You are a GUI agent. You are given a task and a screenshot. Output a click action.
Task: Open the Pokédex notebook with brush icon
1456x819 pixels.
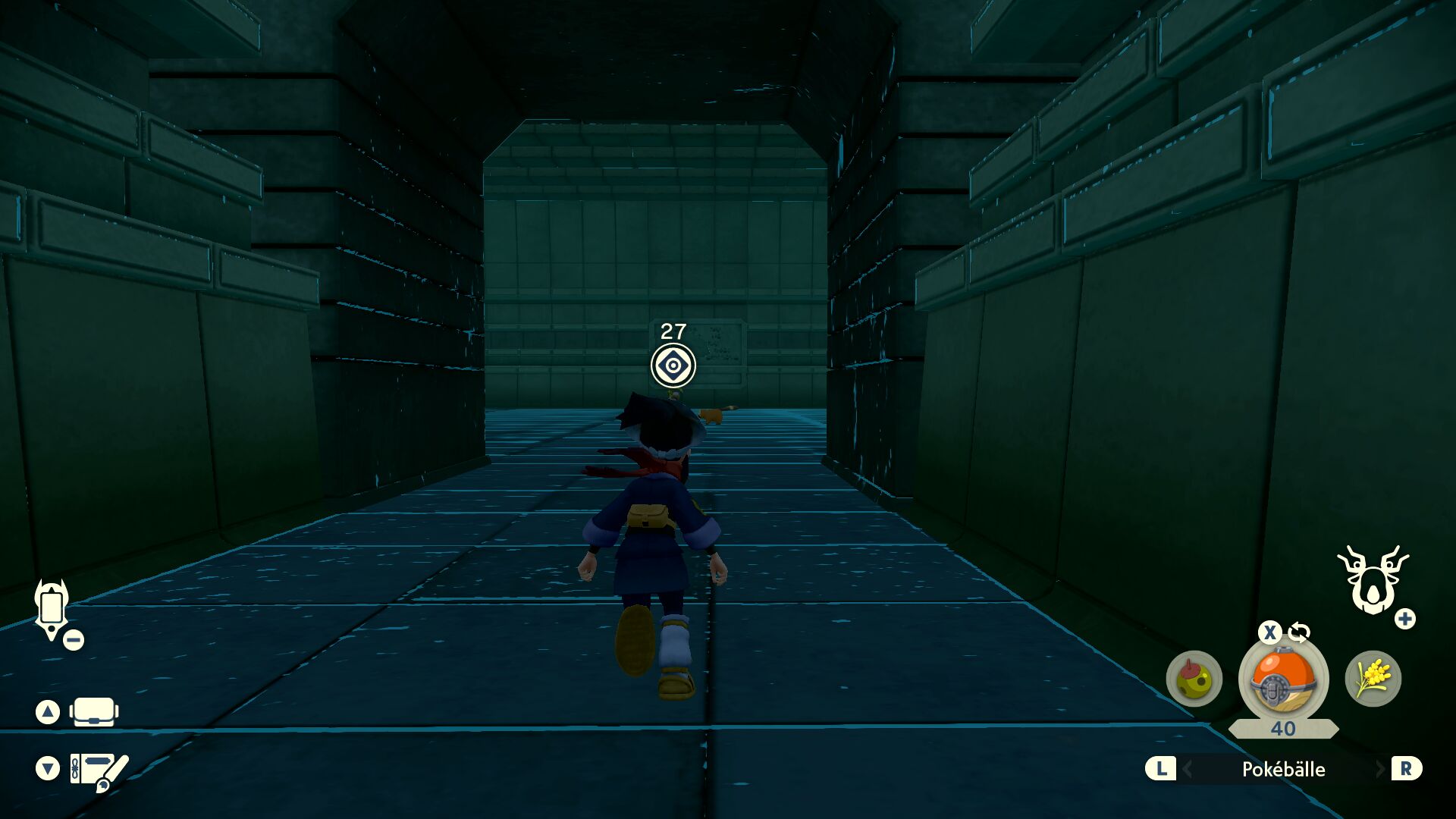(x=99, y=770)
